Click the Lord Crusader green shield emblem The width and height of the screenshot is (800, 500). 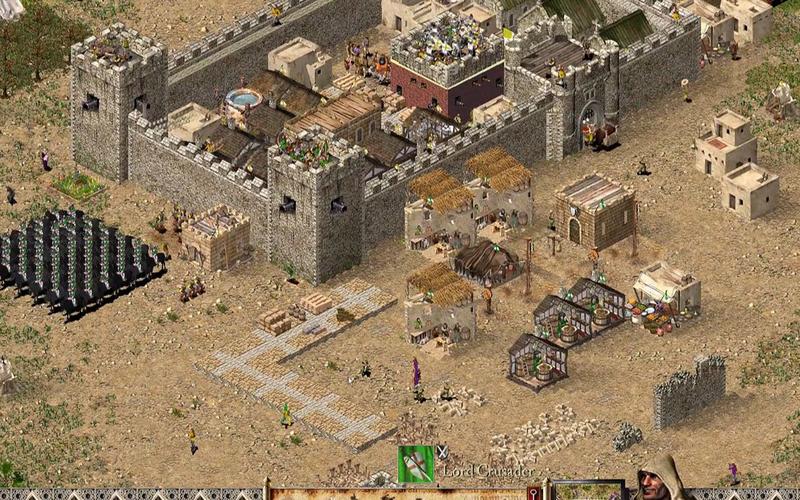[x=415, y=463]
